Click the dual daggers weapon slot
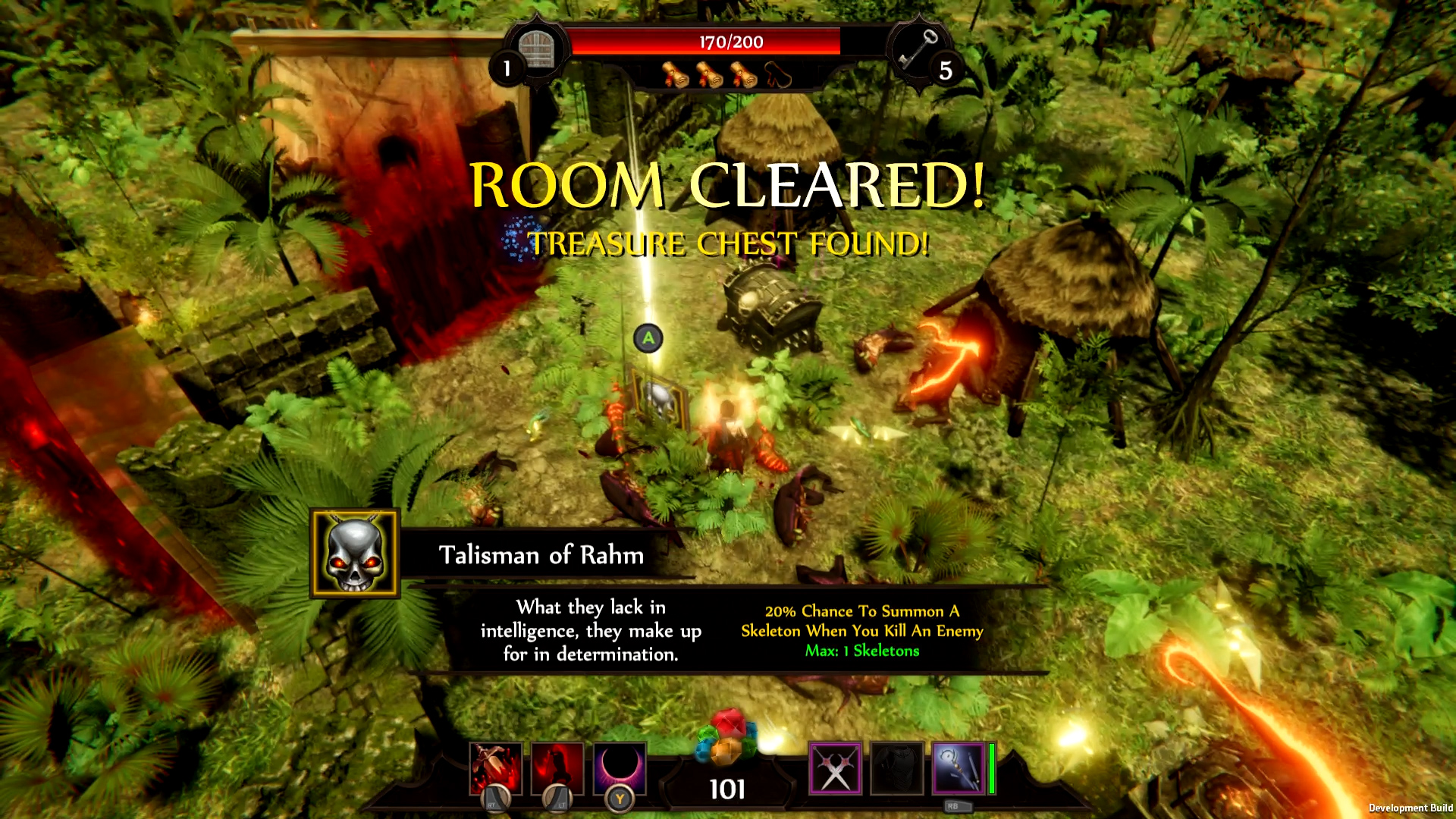Screen dimensions: 1456x819 point(834,768)
